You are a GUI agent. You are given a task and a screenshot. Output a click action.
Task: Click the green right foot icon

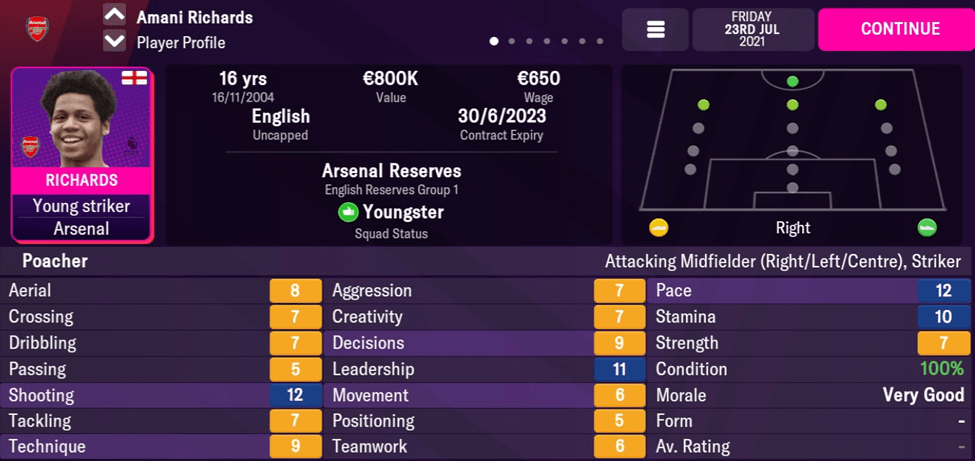[927, 228]
